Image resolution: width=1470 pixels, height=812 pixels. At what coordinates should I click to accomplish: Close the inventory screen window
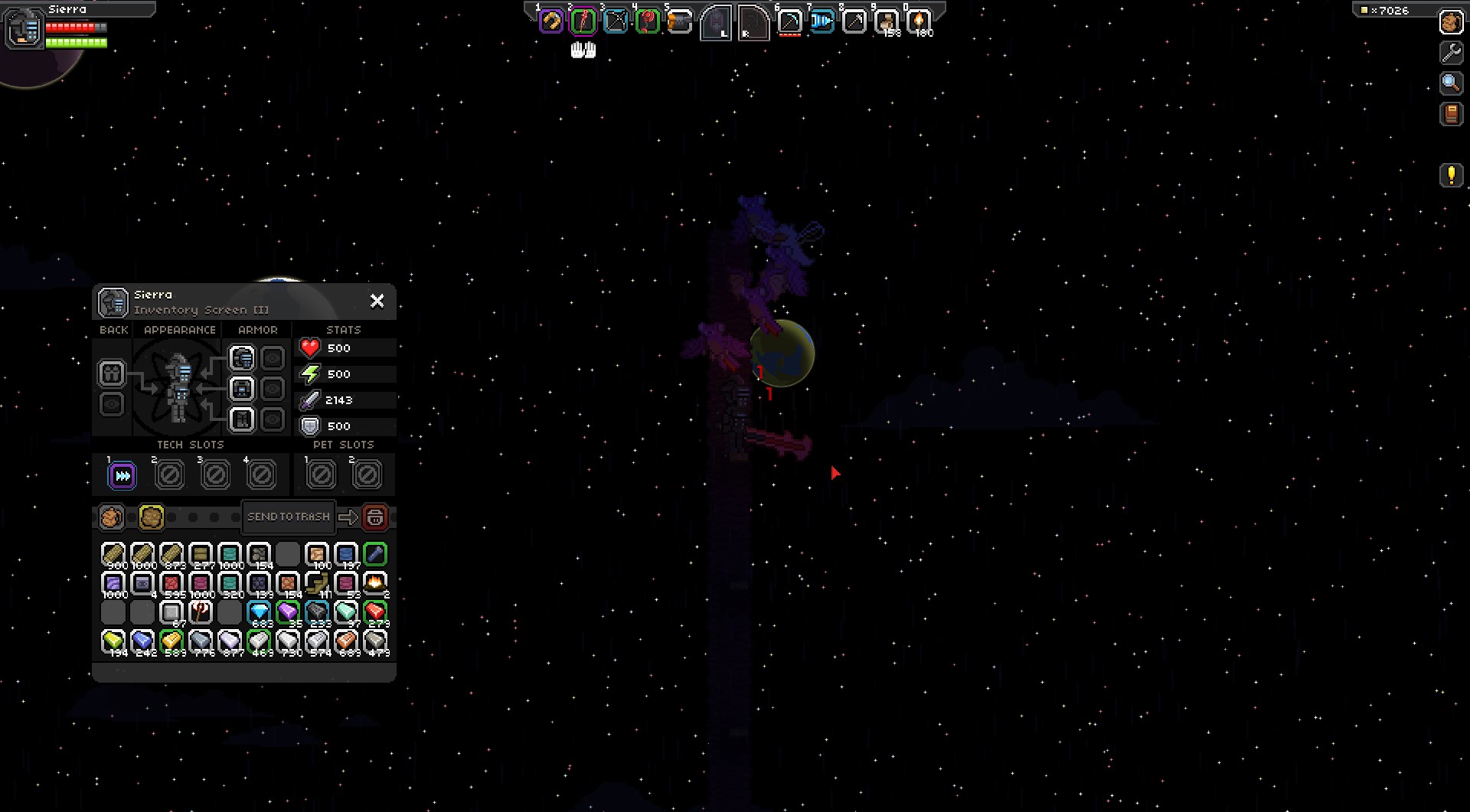(377, 301)
